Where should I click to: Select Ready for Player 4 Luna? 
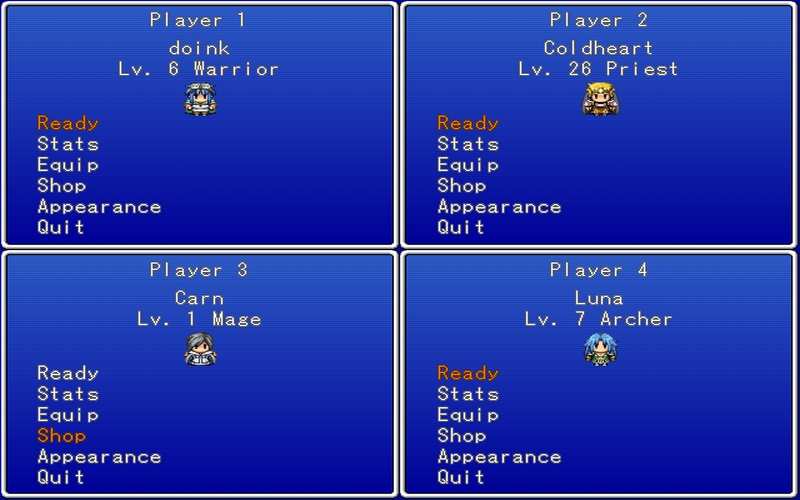click(468, 373)
